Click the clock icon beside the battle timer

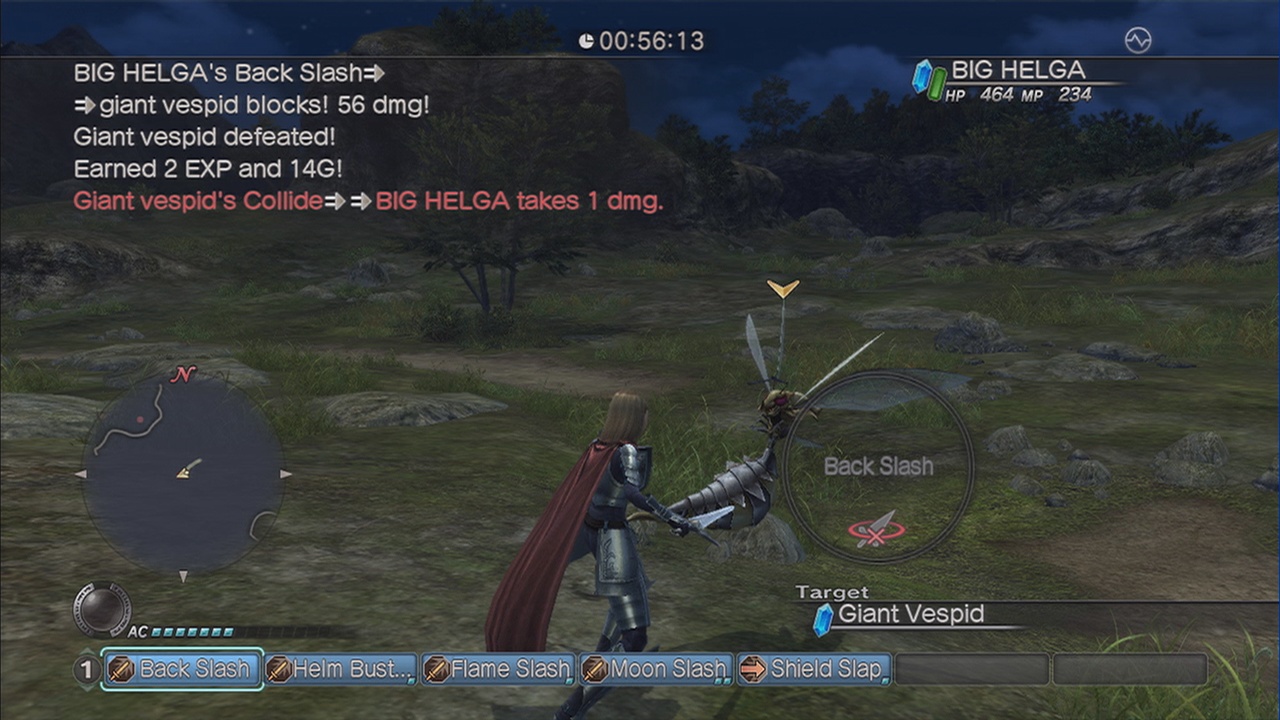click(586, 41)
